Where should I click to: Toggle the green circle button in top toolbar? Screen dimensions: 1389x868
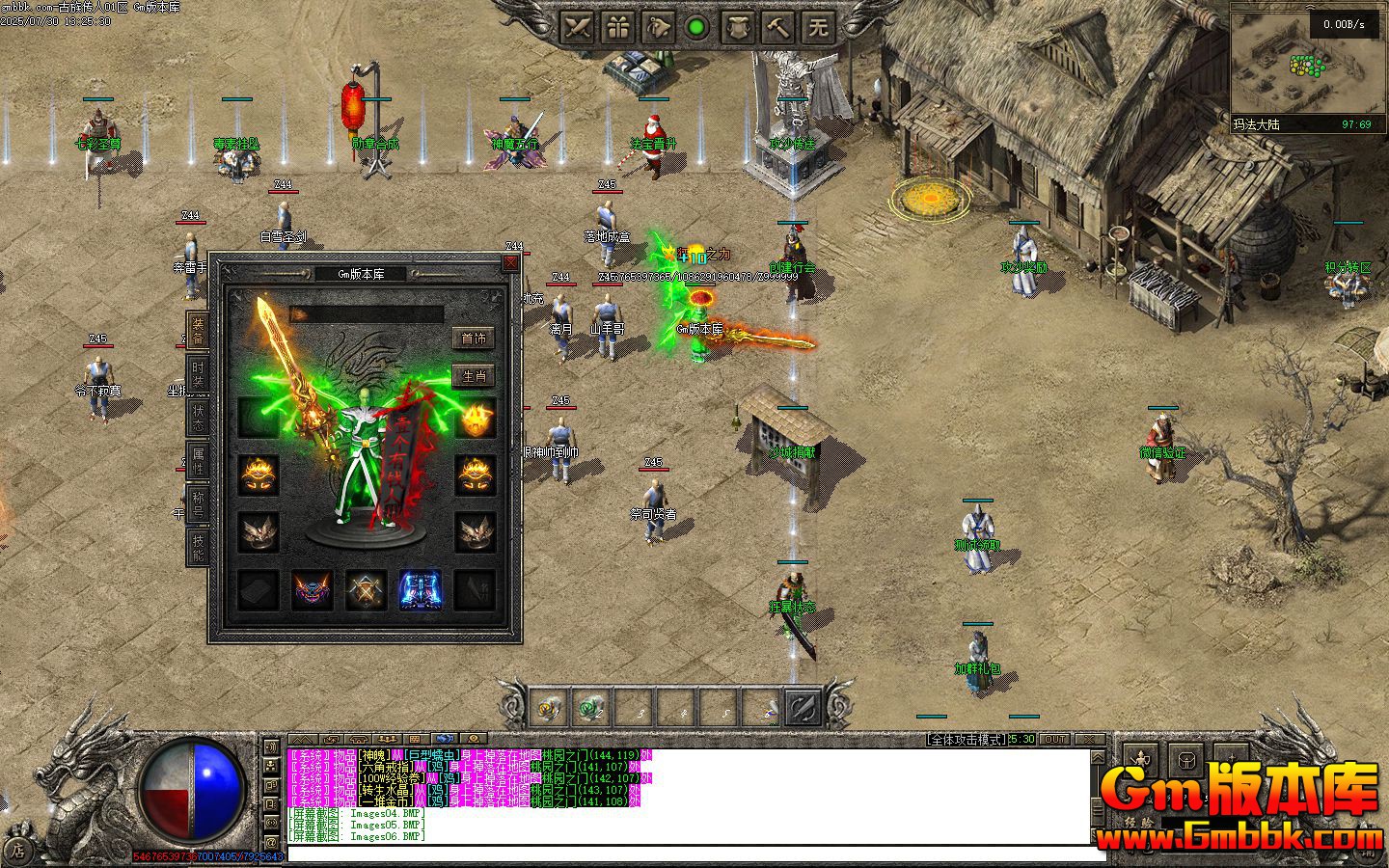pyautogui.click(x=697, y=27)
